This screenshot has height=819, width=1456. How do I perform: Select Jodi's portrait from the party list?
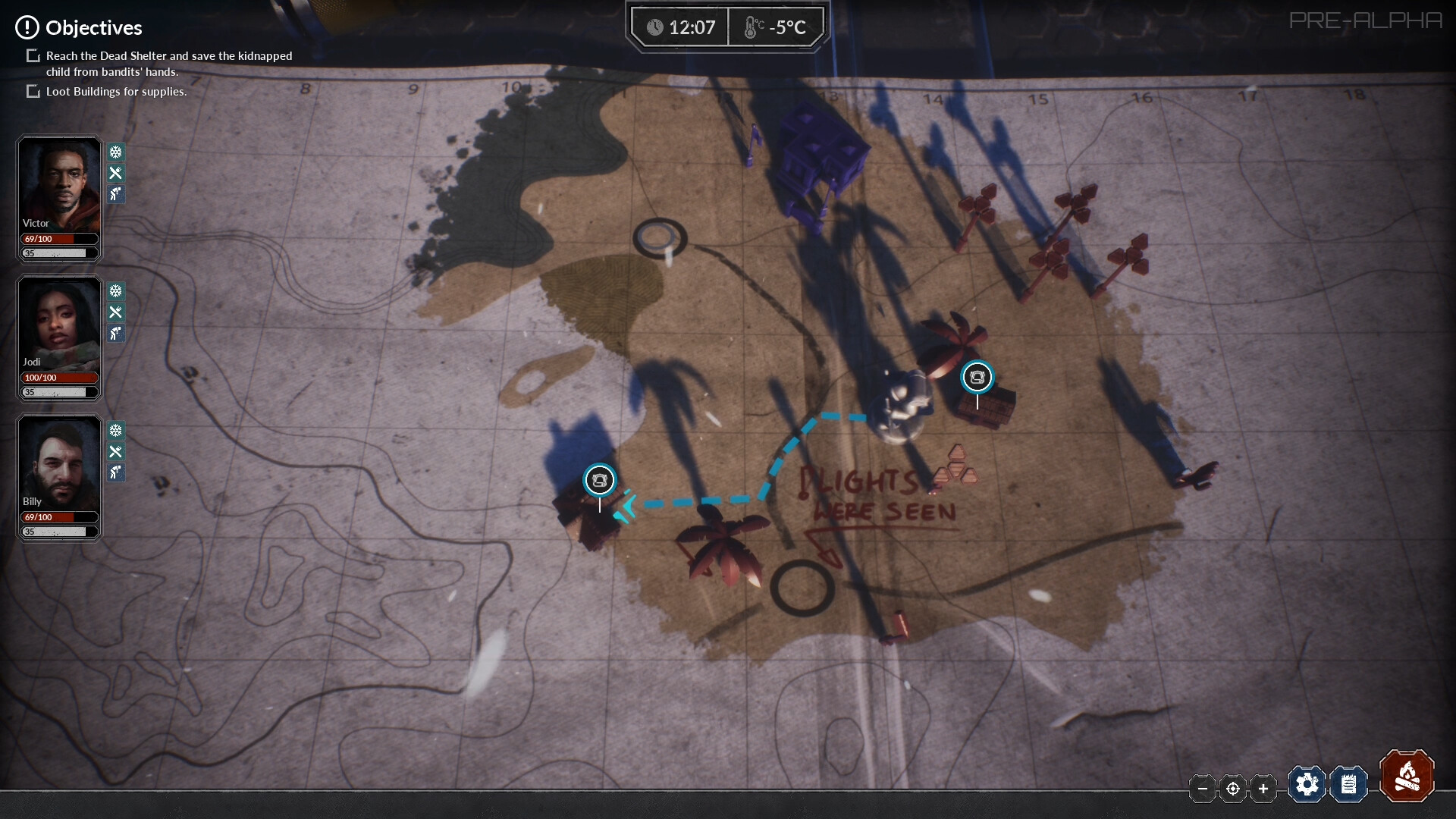point(58,322)
